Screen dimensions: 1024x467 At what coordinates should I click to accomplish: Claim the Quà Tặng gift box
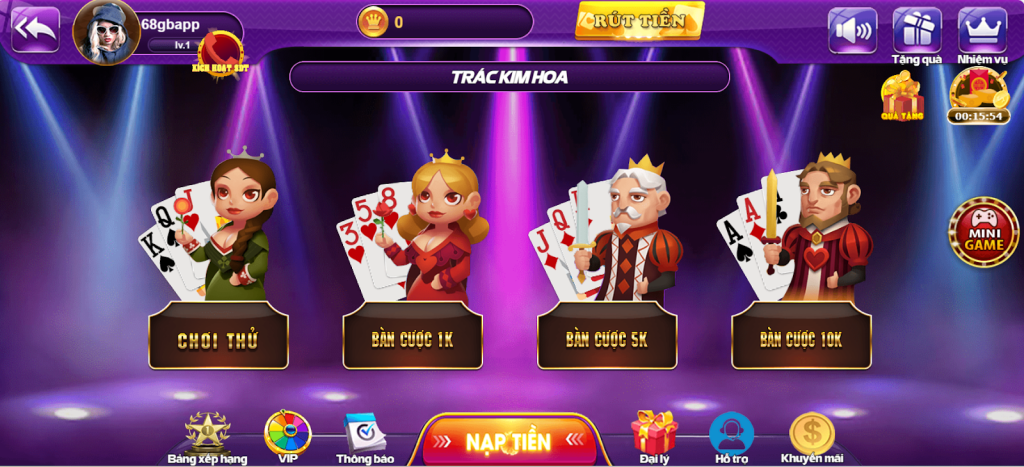(902, 97)
